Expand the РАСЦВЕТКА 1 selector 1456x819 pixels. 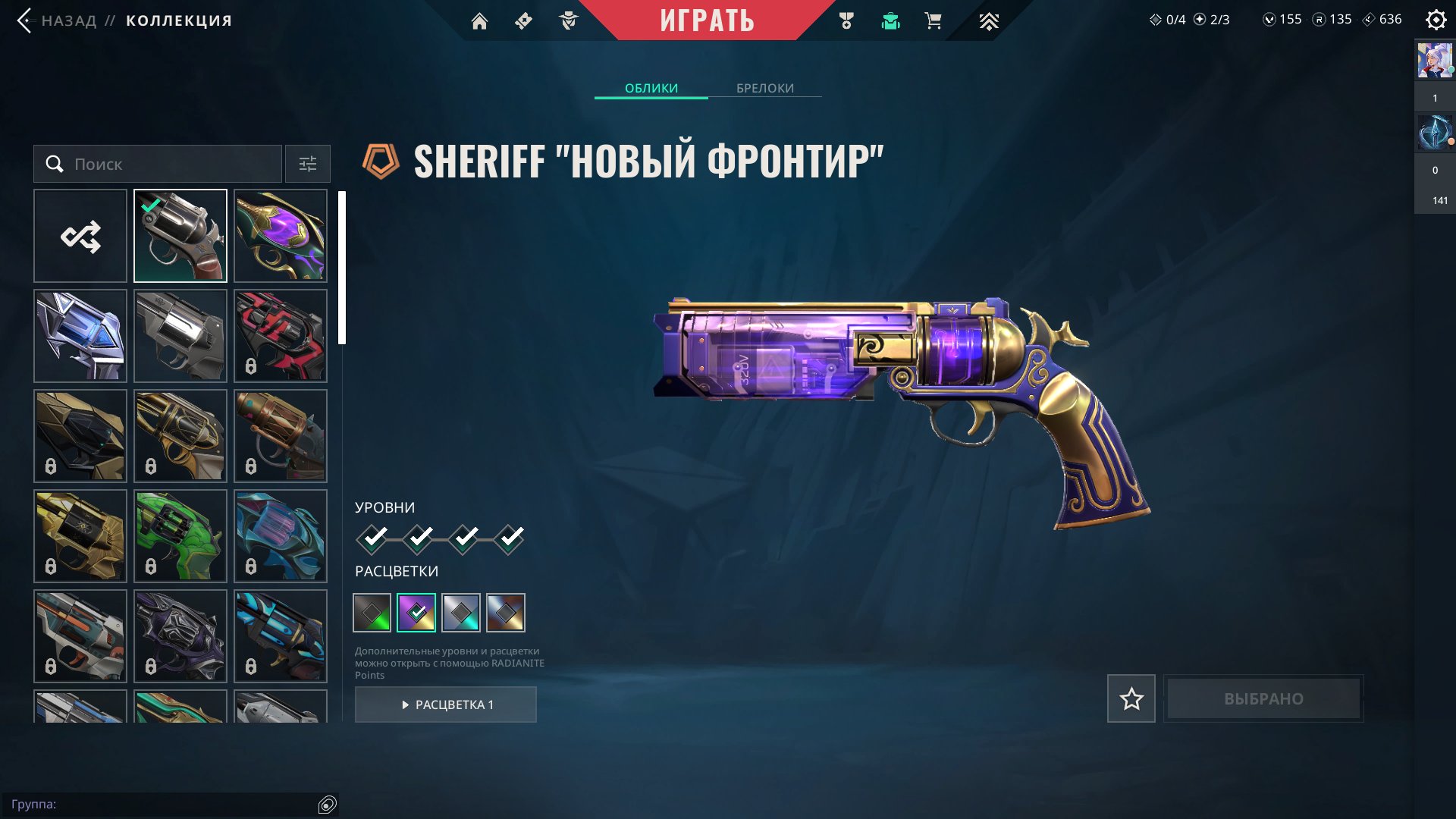tap(446, 704)
